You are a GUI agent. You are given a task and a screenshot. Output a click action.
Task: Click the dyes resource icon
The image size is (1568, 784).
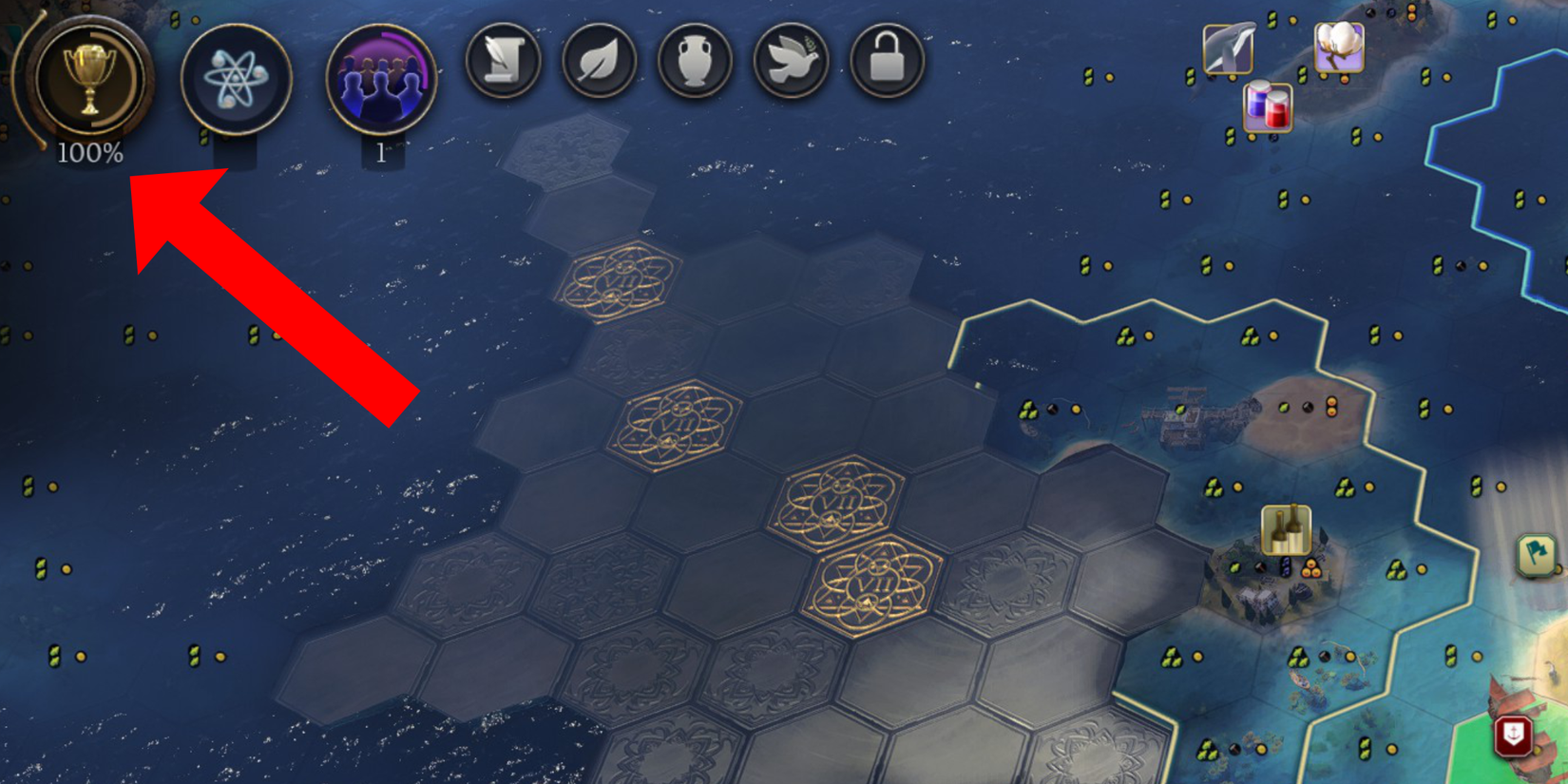click(x=1269, y=108)
